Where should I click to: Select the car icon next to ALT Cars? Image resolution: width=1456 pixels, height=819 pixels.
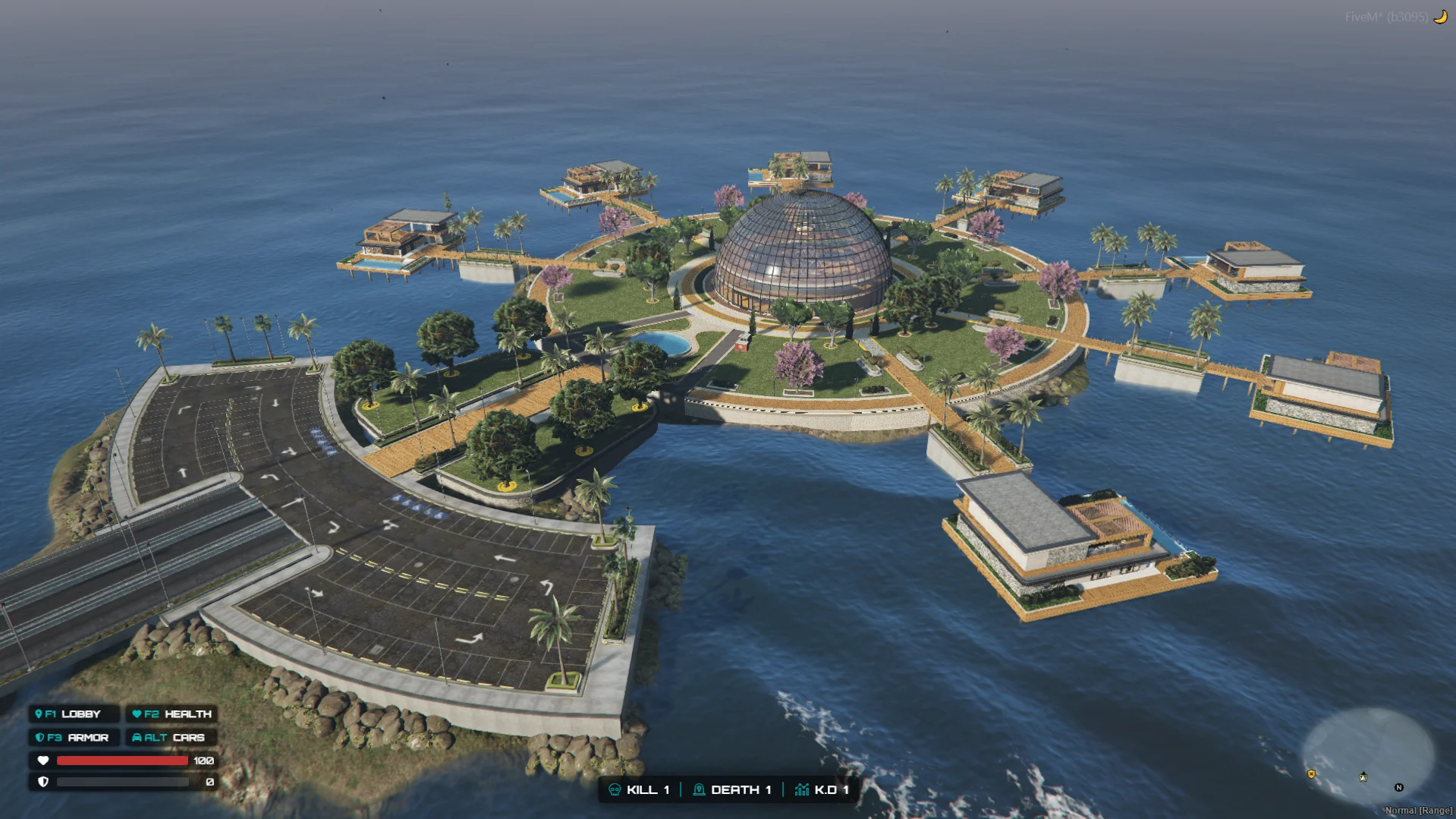[137, 737]
